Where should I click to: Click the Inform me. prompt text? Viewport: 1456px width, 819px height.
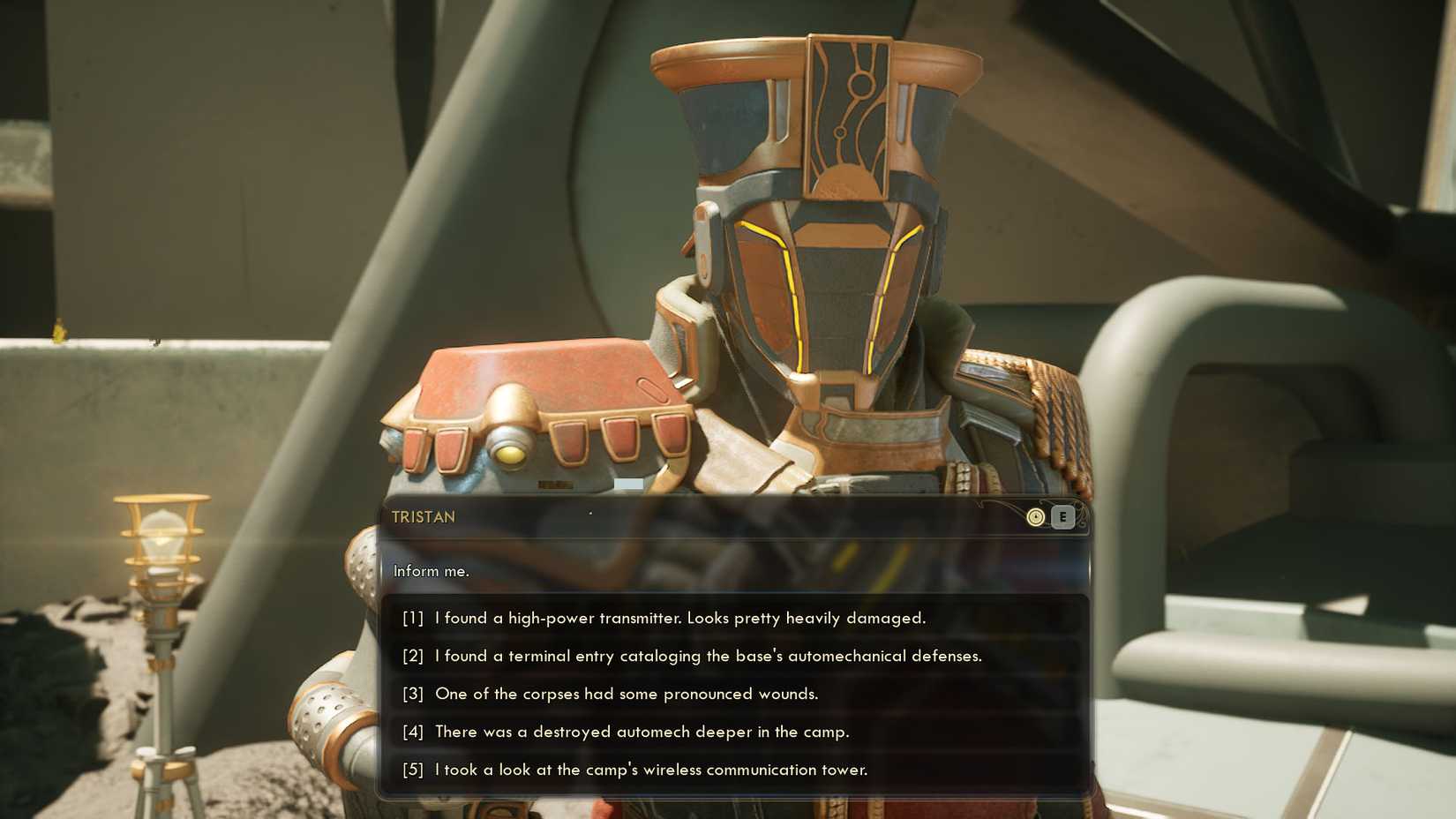click(432, 572)
